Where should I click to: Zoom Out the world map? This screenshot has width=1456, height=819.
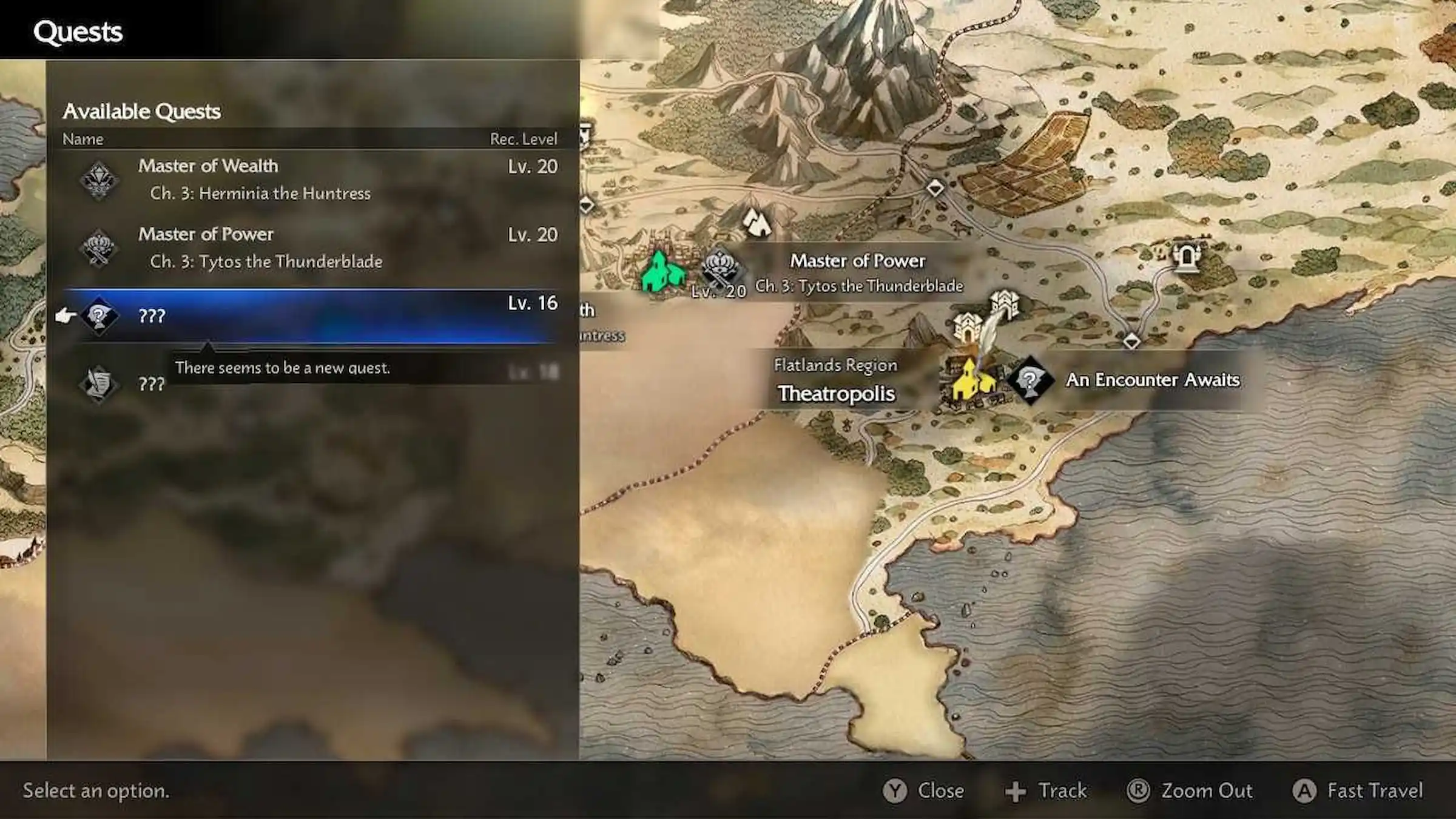tap(1189, 790)
